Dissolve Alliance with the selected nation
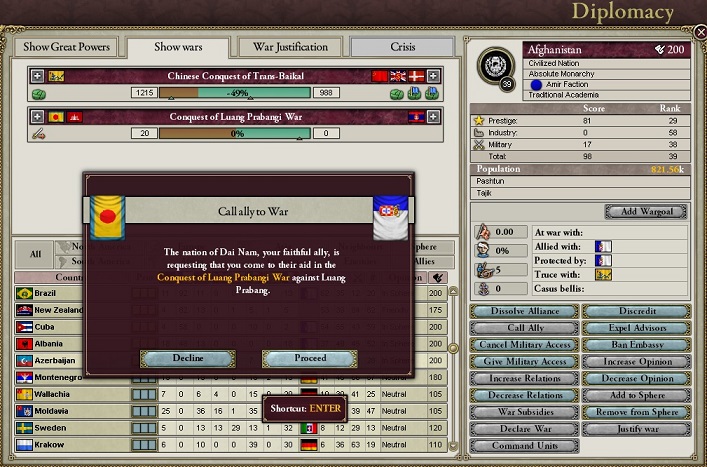Image resolution: width=707 pixels, height=467 pixels. click(523, 311)
